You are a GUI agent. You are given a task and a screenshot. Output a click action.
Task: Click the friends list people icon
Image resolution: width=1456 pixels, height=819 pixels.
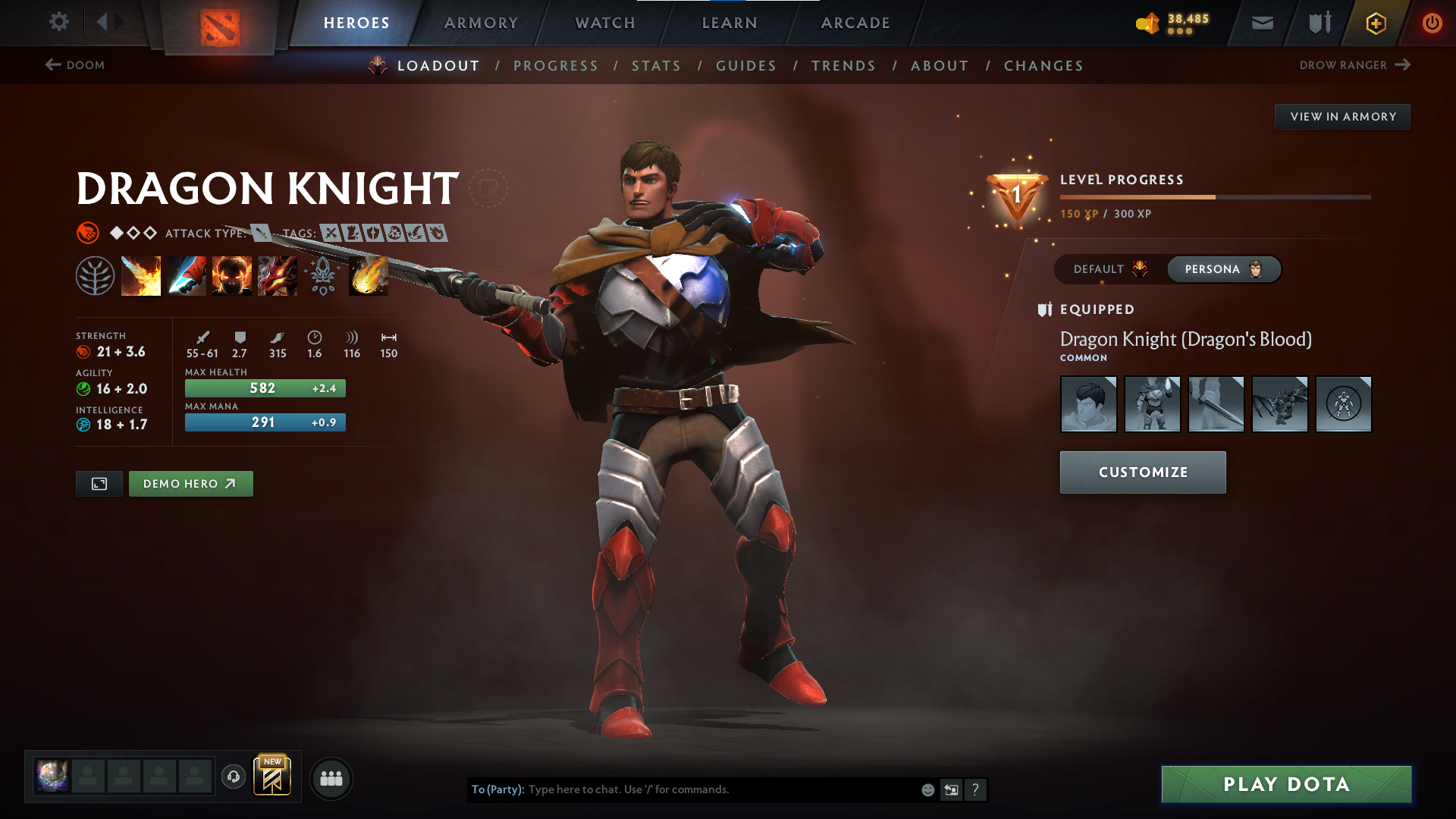click(331, 778)
